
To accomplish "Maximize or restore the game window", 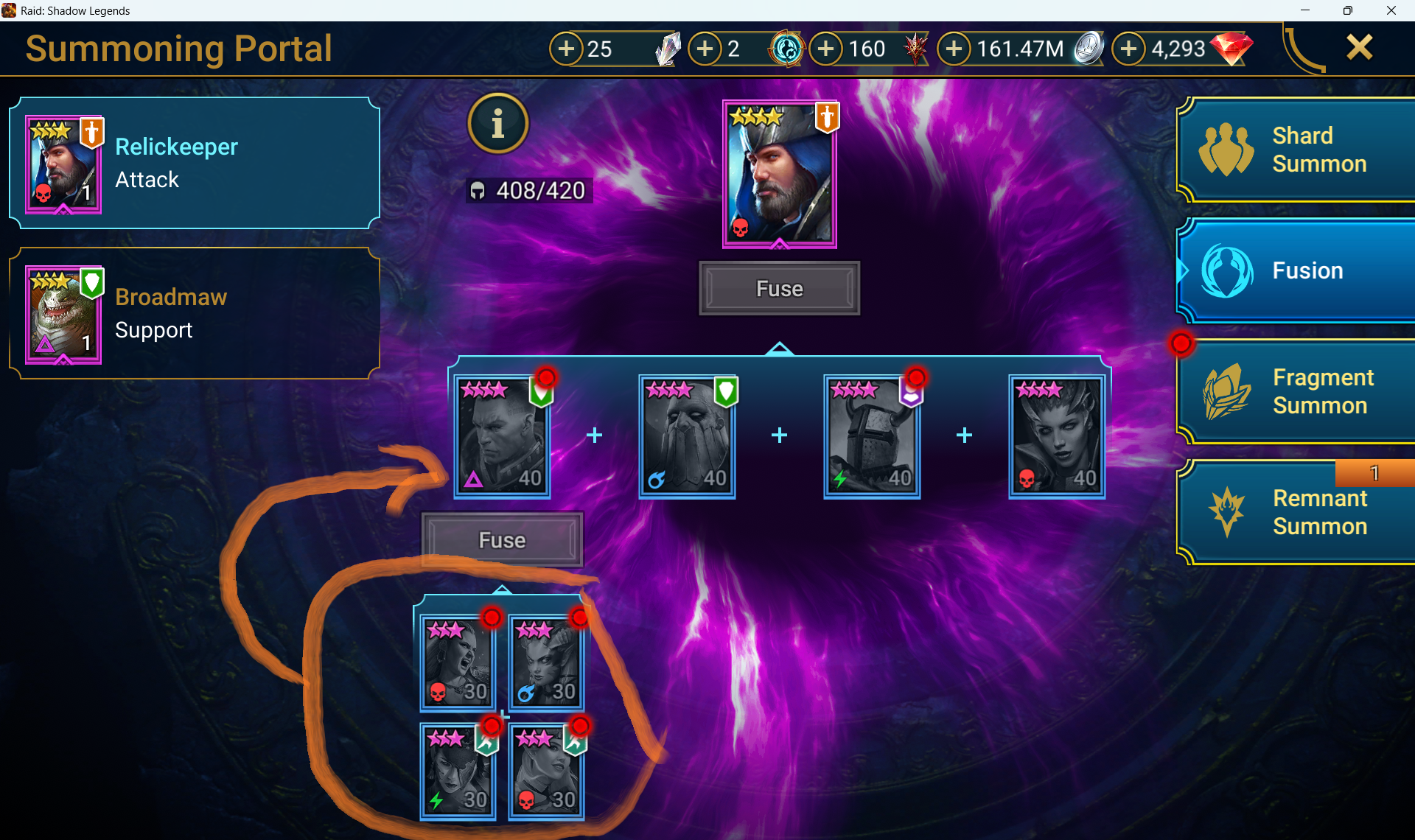I will click(x=1347, y=10).
